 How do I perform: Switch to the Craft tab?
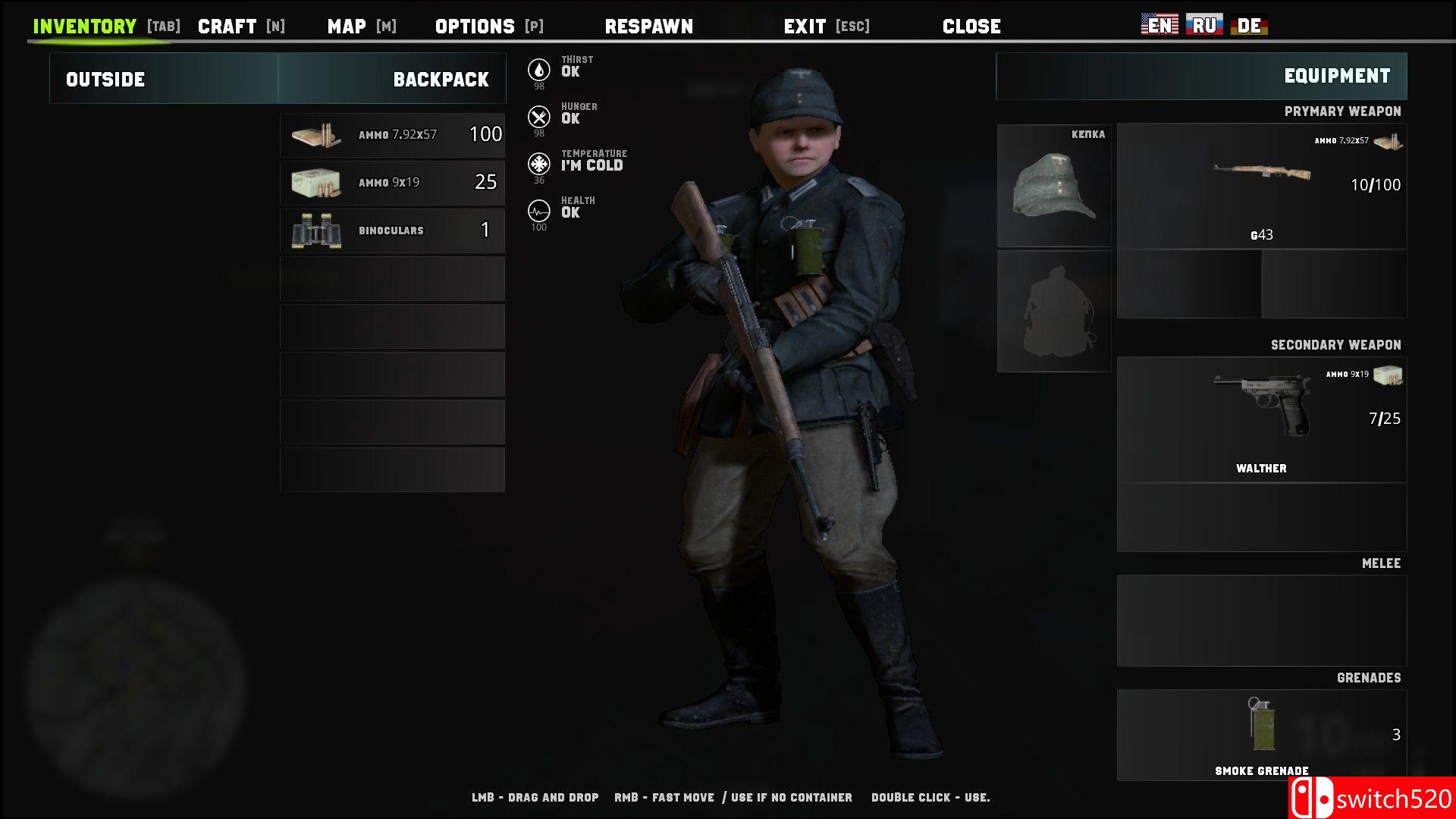[x=227, y=27]
